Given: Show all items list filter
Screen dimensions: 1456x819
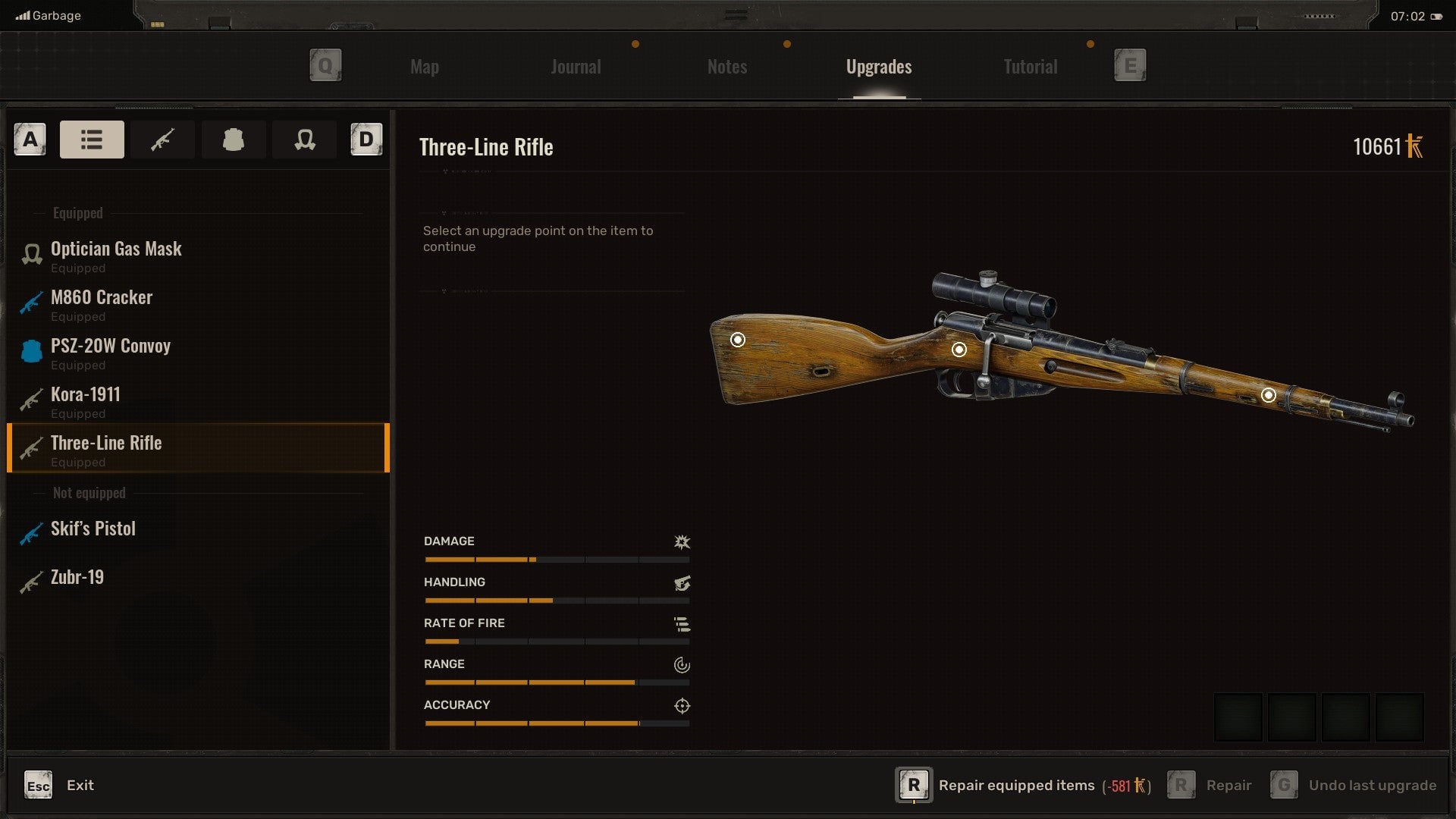Looking at the screenshot, I should pyautogui.click(x=92, y=140).
